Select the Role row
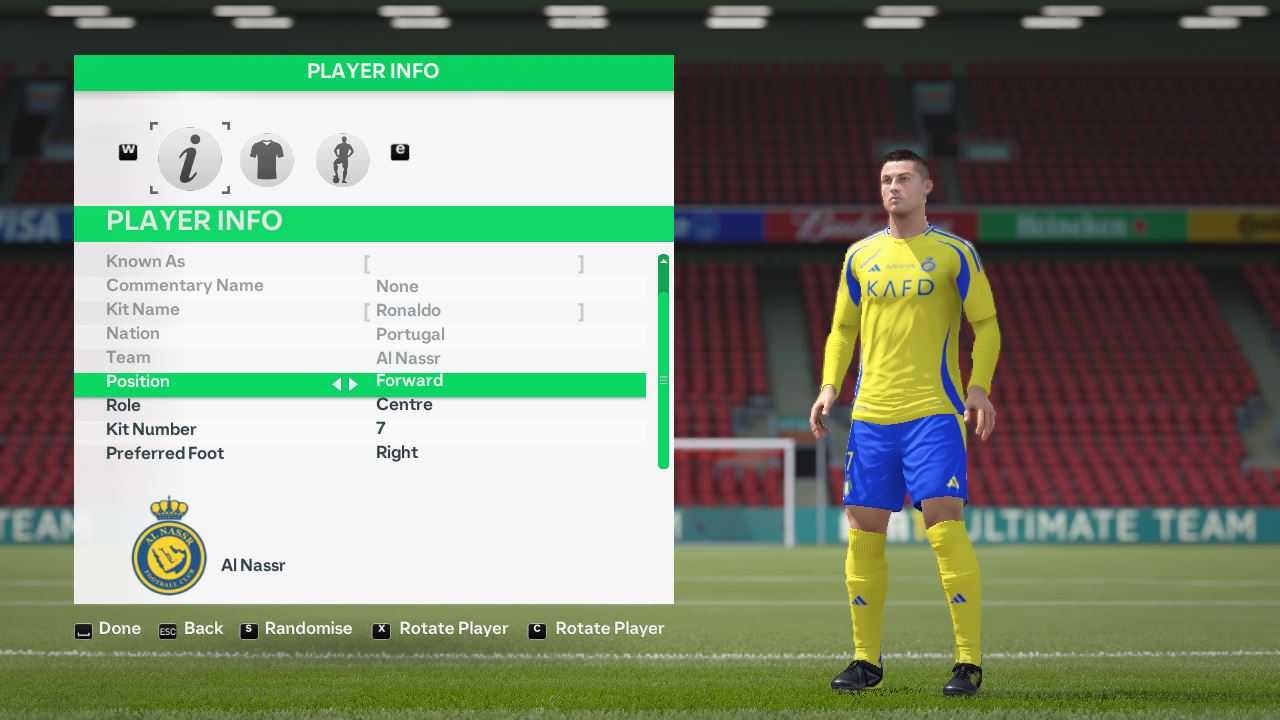This screenshot has height=720, width=1280. coord(360,405)
